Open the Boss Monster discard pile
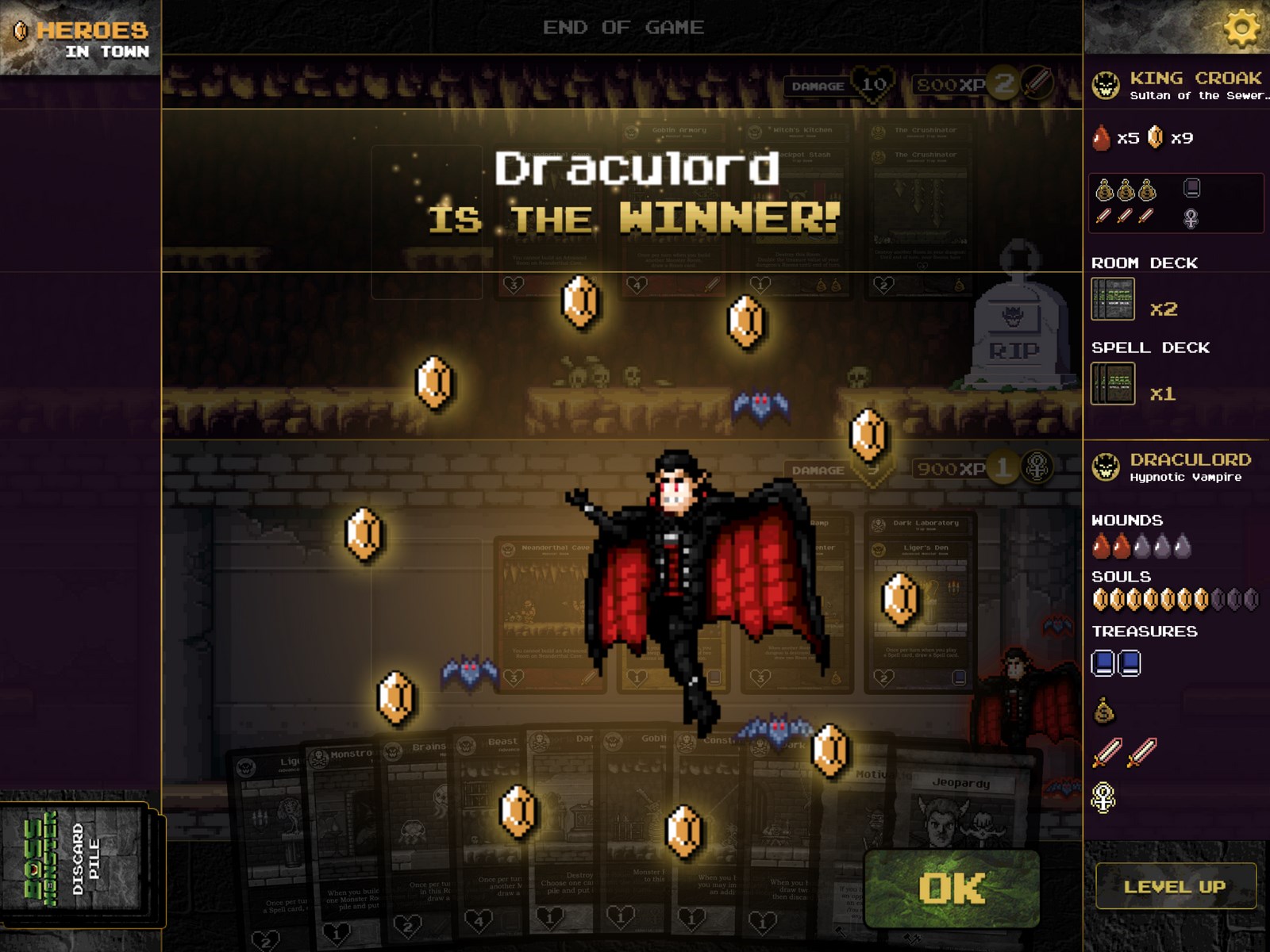Screen dimensions: 1270x952 point(75,859)
